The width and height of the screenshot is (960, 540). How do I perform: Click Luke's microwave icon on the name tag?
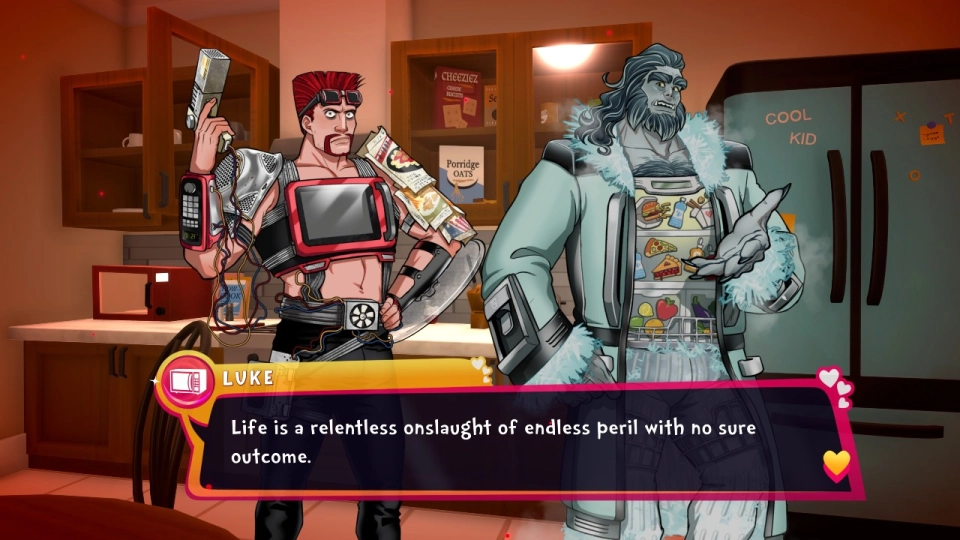click(x=186, y=381)
